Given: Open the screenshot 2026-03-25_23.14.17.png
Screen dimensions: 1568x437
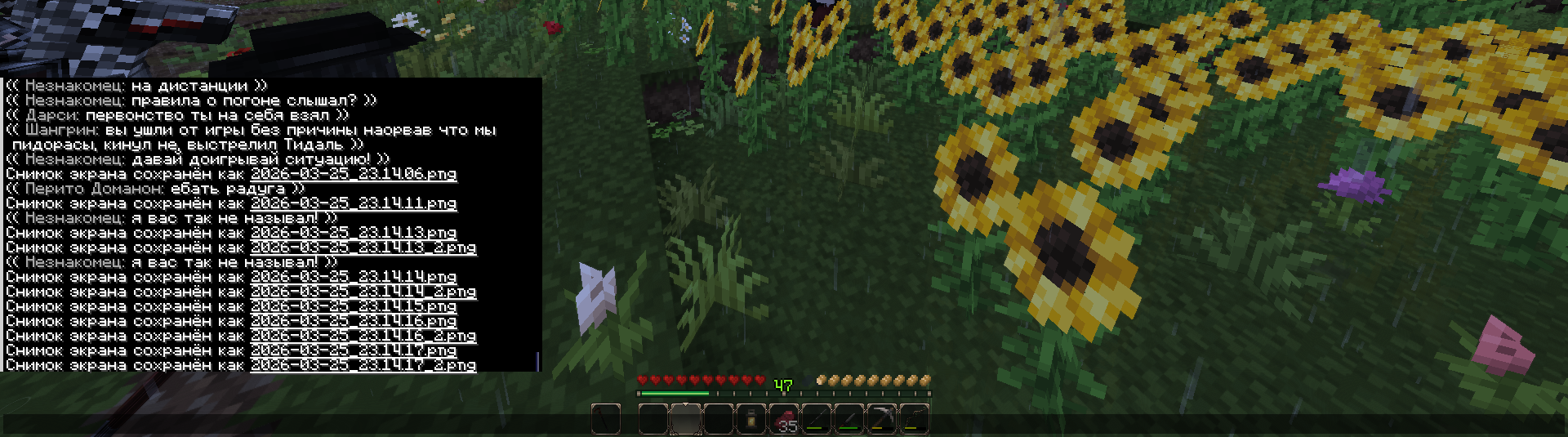Looking at the screenshot, I should coord(353,350).
